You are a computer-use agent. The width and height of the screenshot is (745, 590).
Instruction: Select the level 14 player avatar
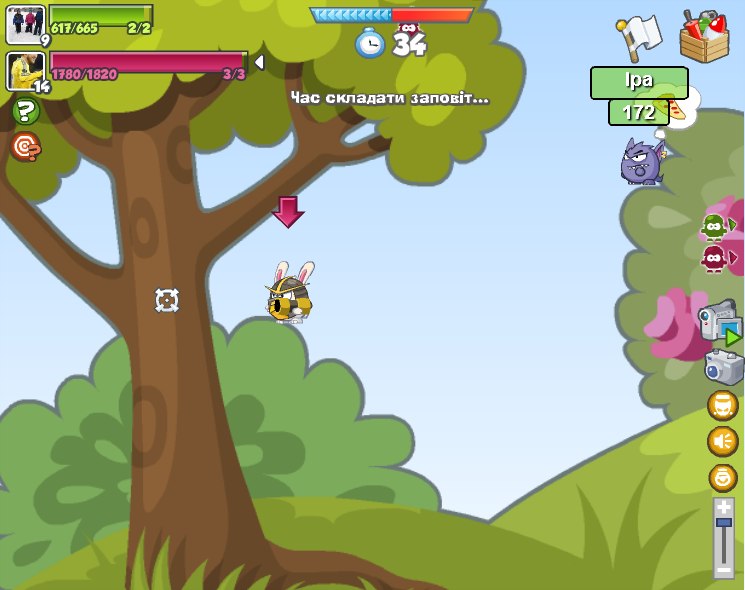coord(26,70)
